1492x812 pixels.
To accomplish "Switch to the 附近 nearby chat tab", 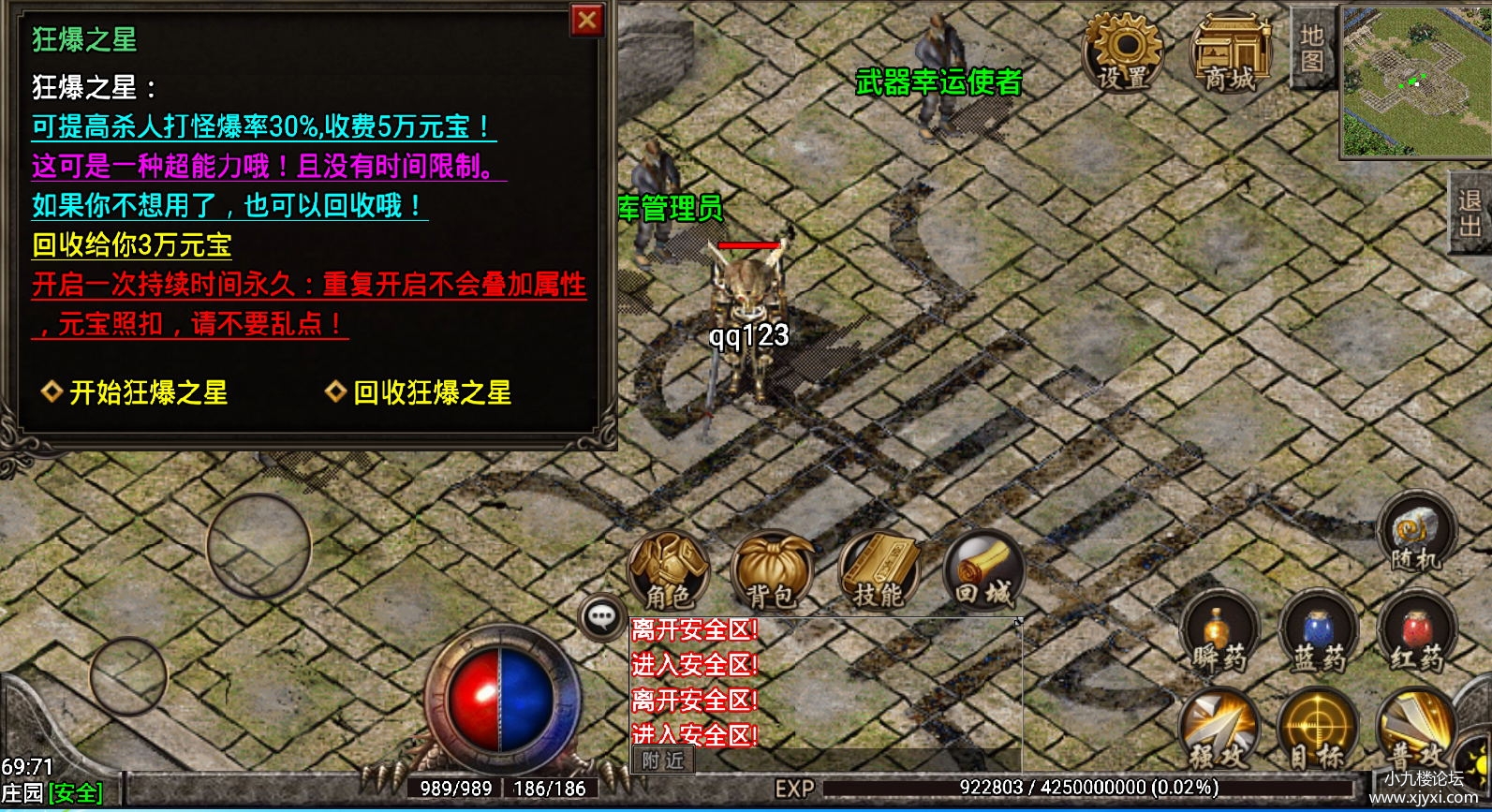I will coord(663,761).
